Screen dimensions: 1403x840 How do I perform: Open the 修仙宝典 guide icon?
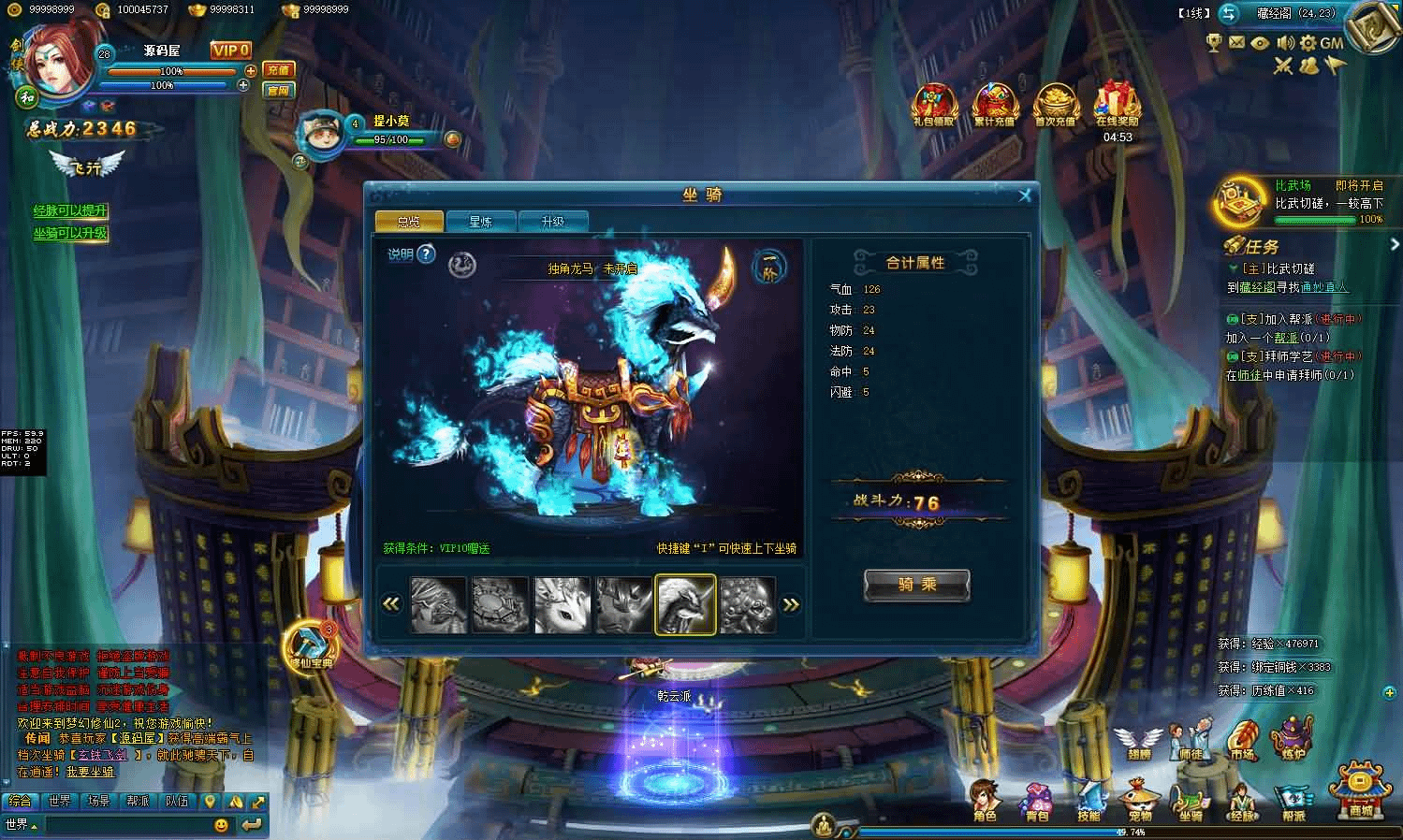point(310,645)
